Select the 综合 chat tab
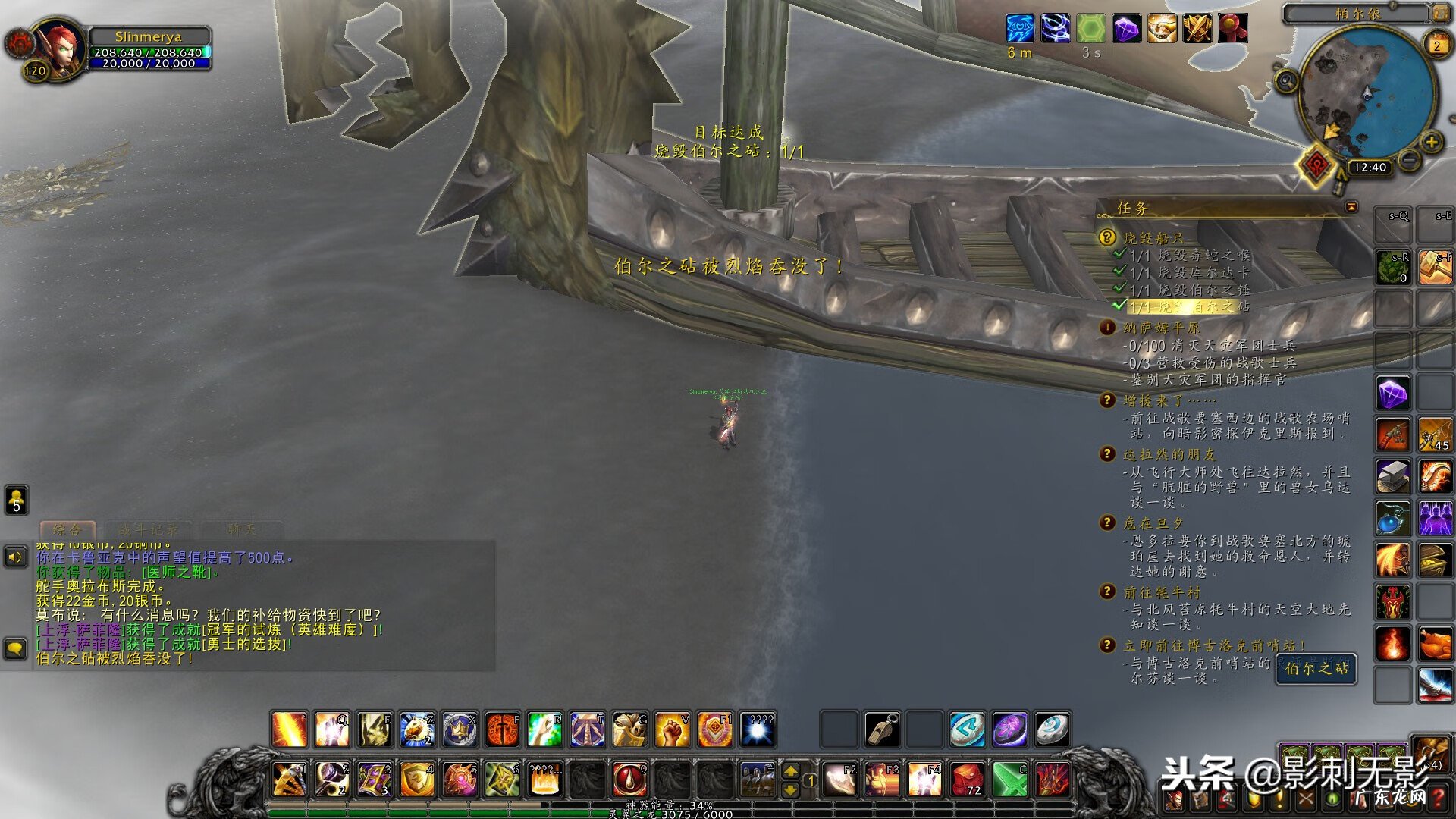This screenshot has width=1456, height=819. 67,529
